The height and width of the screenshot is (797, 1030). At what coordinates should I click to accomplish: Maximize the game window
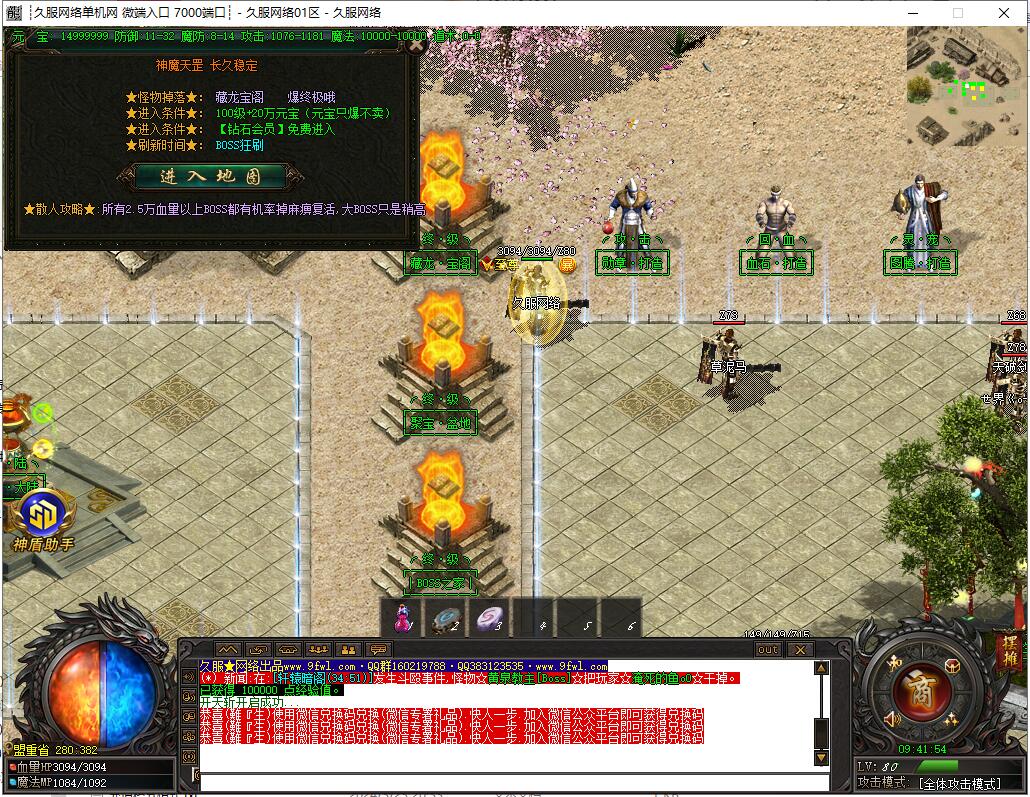958,13
